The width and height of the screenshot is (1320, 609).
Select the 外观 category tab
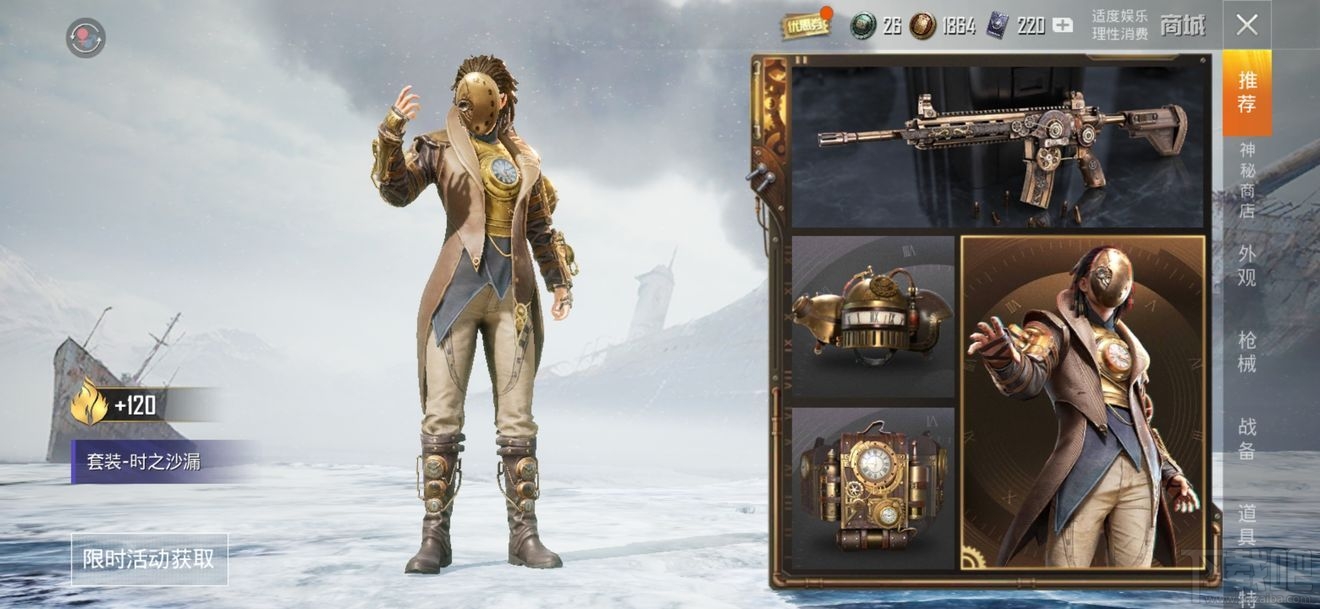[x=1247, y=265]
